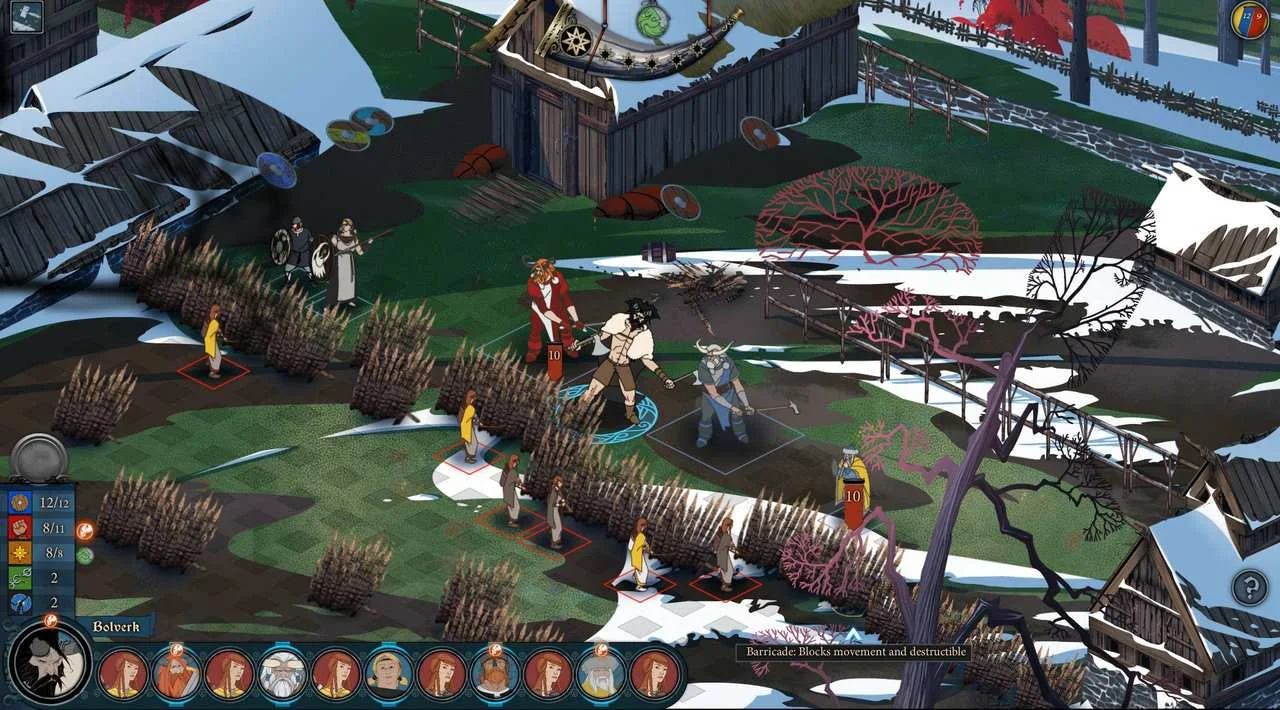Select the dark-bearded helmeted warrior portrait
The width and height of the screenshot is (1280, 710).
(x=494, y=673)
